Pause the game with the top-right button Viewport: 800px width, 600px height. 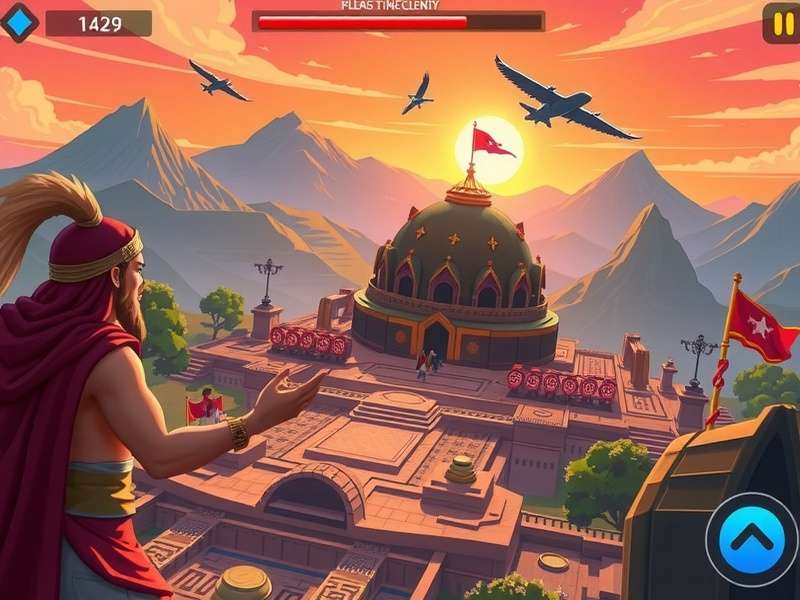pyautogui.click(x=781, y=23)
